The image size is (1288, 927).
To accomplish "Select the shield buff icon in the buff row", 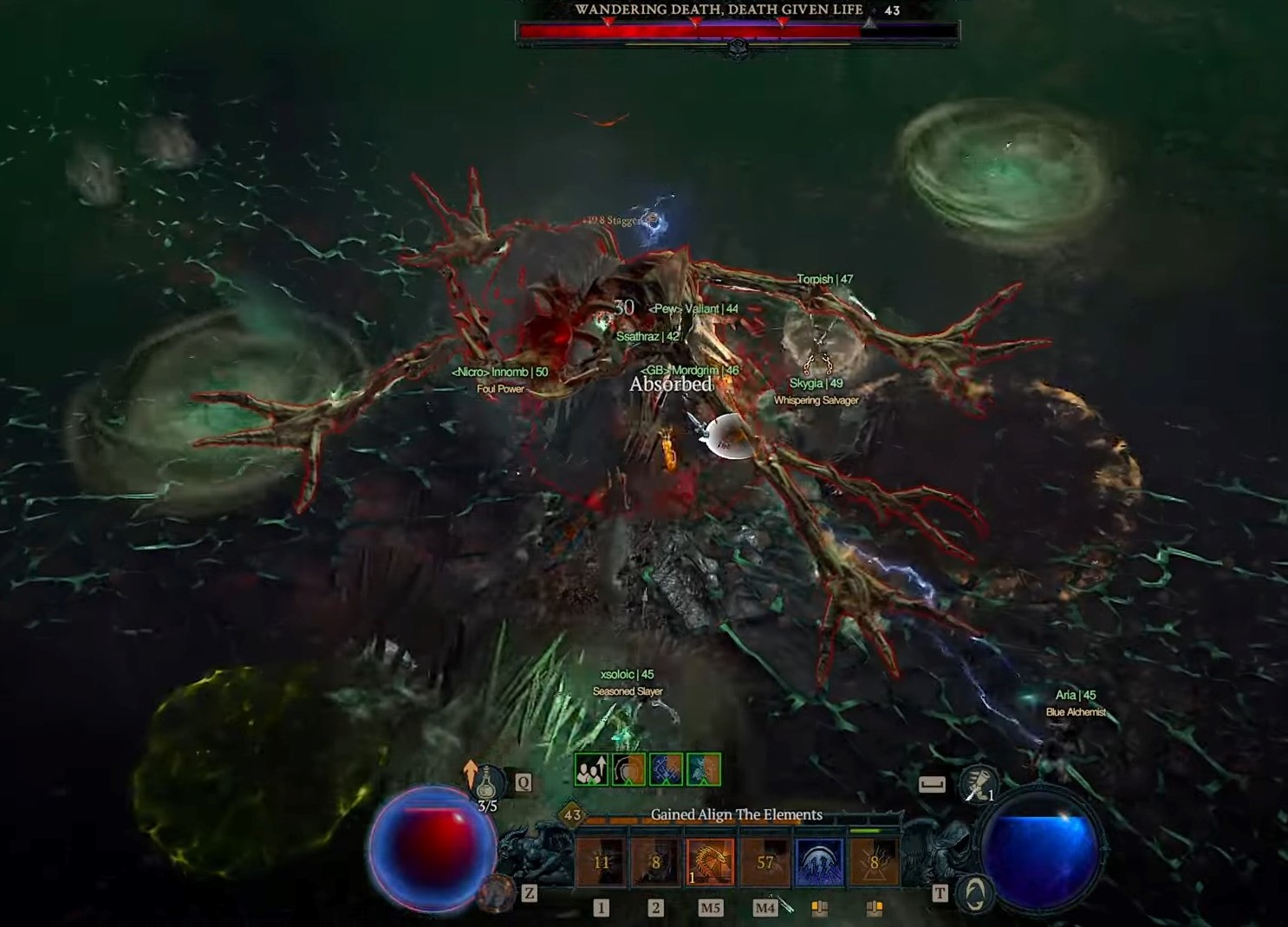I will coord(629,770).
